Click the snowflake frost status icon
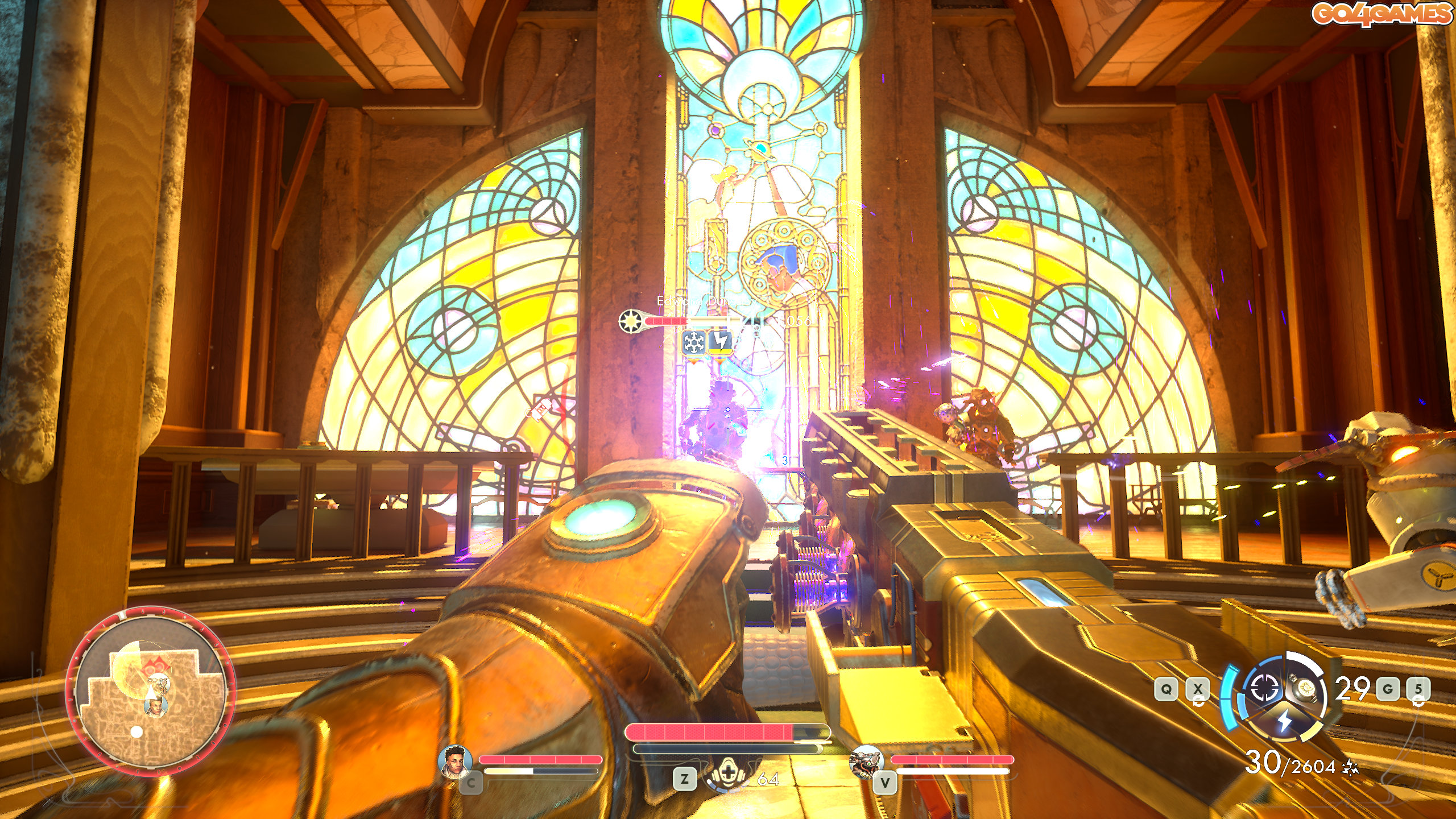The height and width of the screenshot is (819, 1456). pos(693,342)
